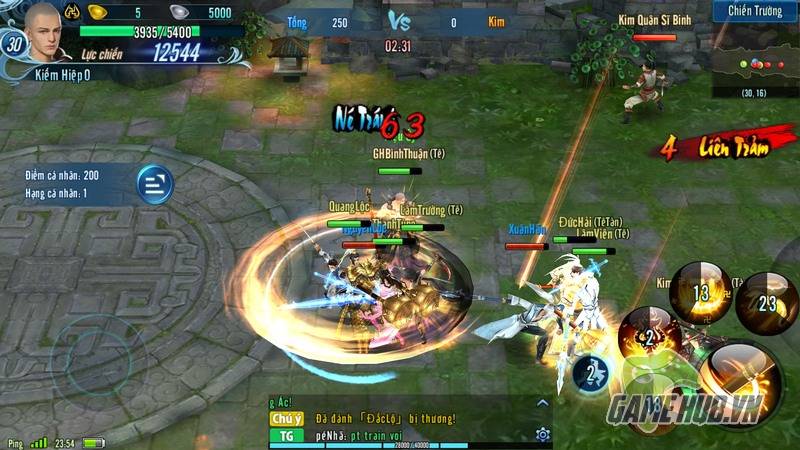800x450 pixels.
Task: Select the Chiến Trường label above minimap
Action: point(755,11)
